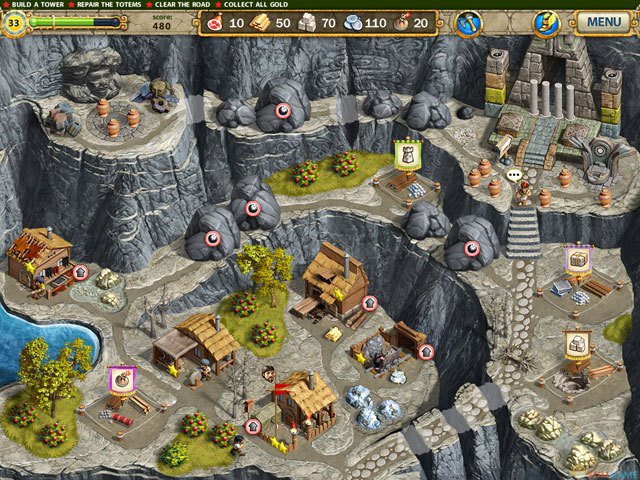Select the bomb build banner
Viewport: 640px width, 480px height.
(x=121, y=380)
